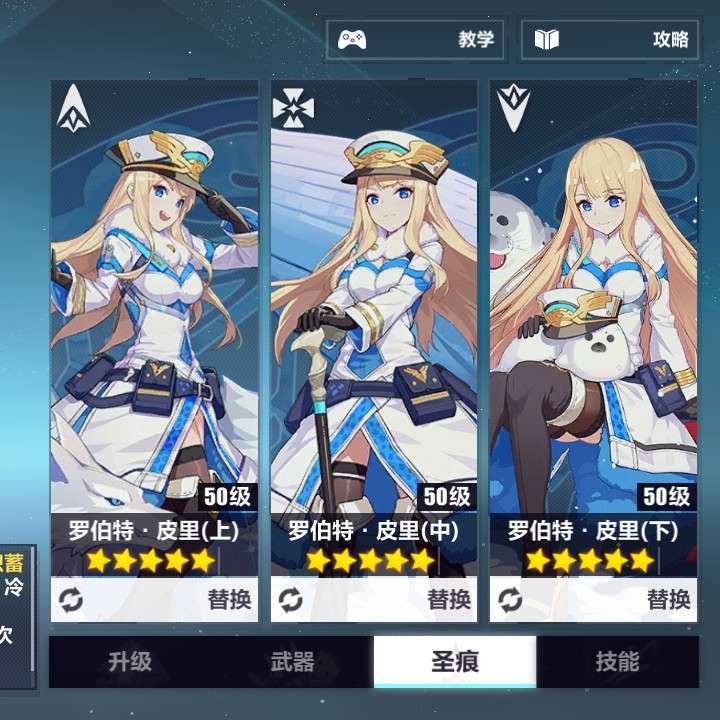This screenshot has width=720, height=720.
Task: Click 替换 under the 罗伯特·皮里(中) card
Action: click(x=374, y=600)
